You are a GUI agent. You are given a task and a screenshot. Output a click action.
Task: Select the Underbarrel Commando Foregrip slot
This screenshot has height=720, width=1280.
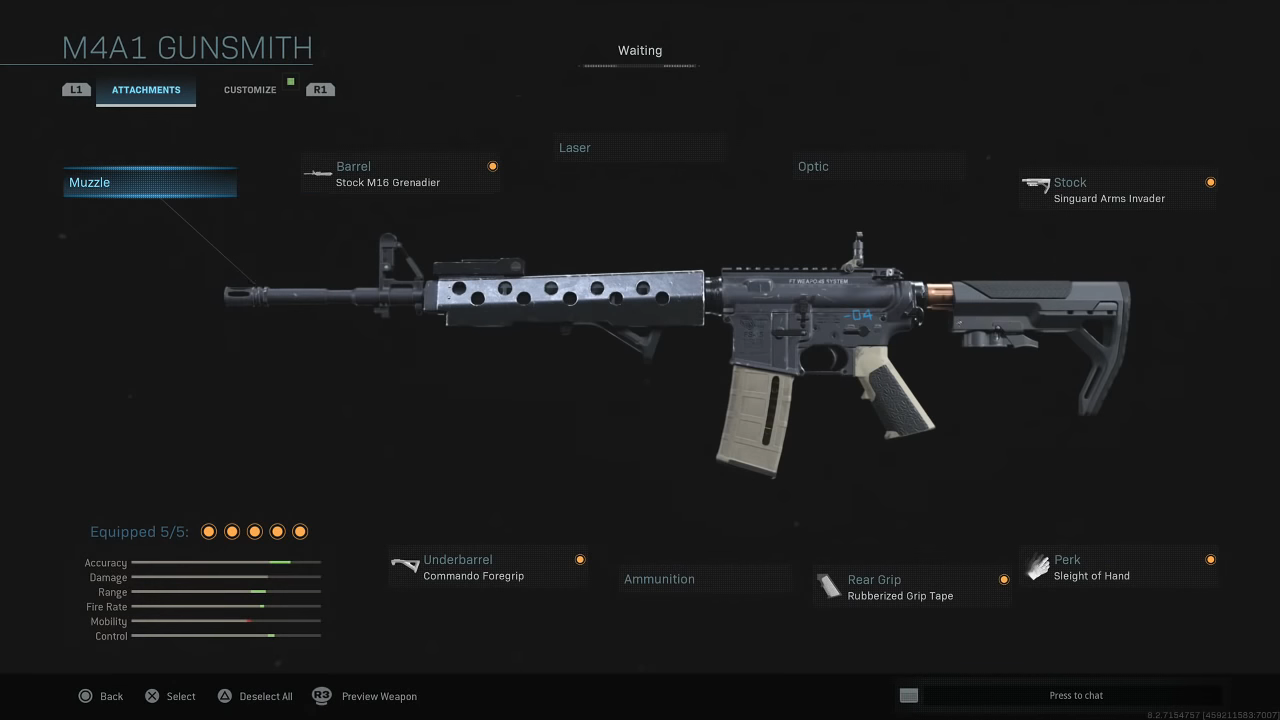(488, 567)
